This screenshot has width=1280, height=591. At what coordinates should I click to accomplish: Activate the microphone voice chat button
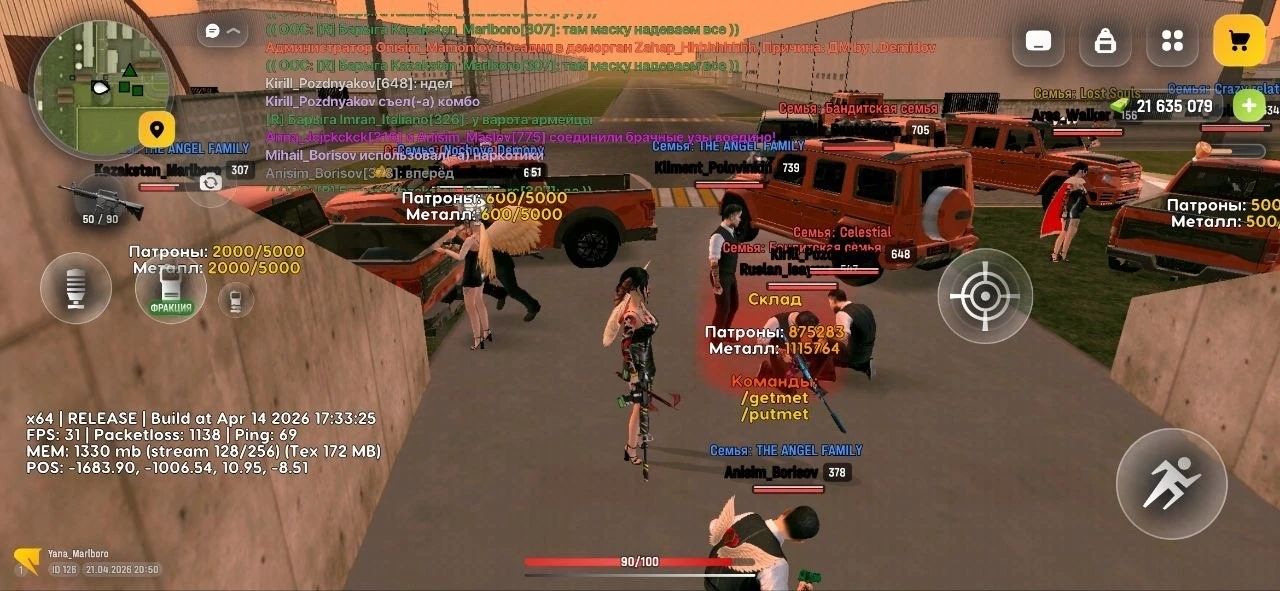coord(76,288)
